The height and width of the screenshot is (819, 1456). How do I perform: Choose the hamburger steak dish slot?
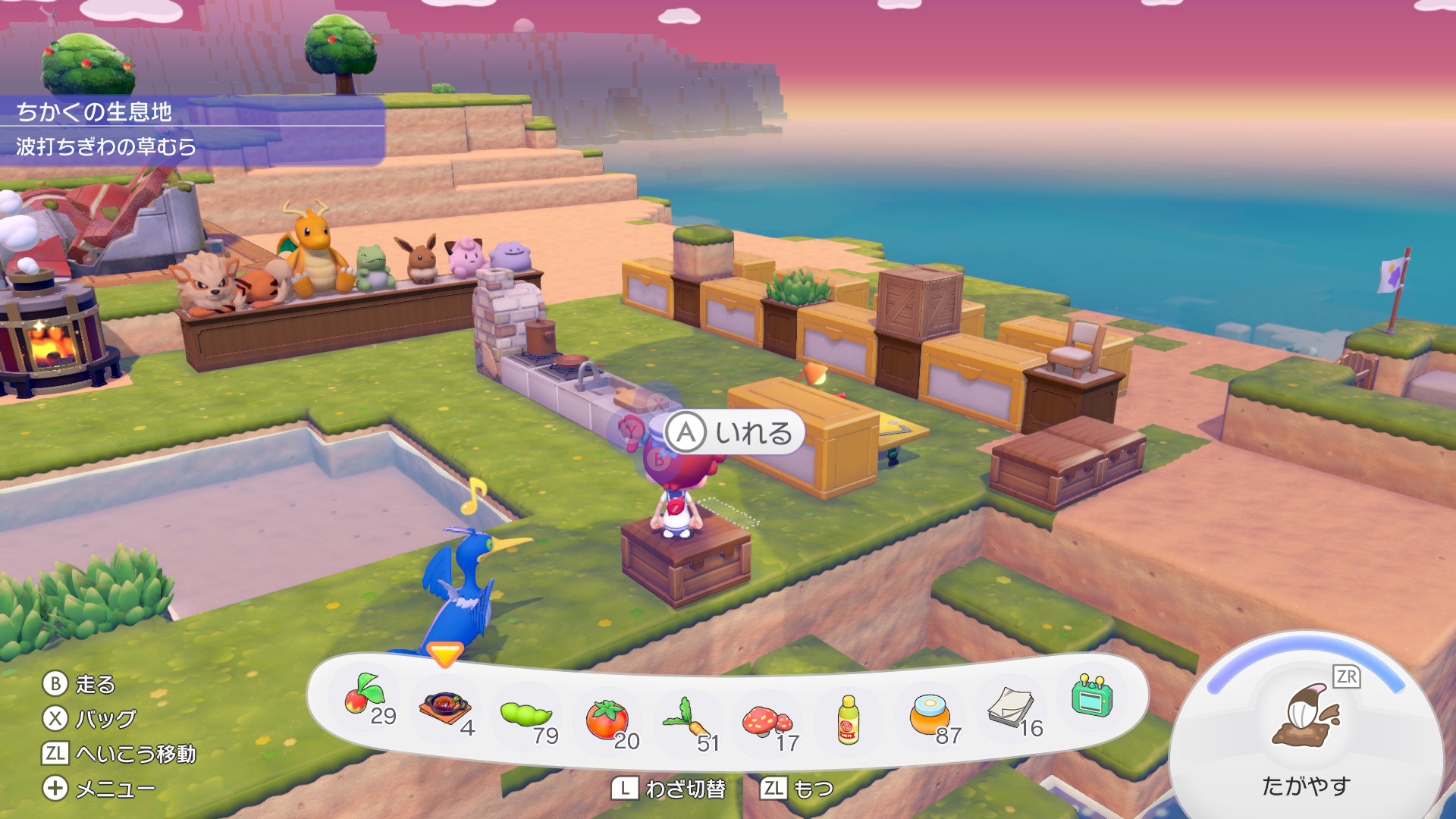click(445, 709)
